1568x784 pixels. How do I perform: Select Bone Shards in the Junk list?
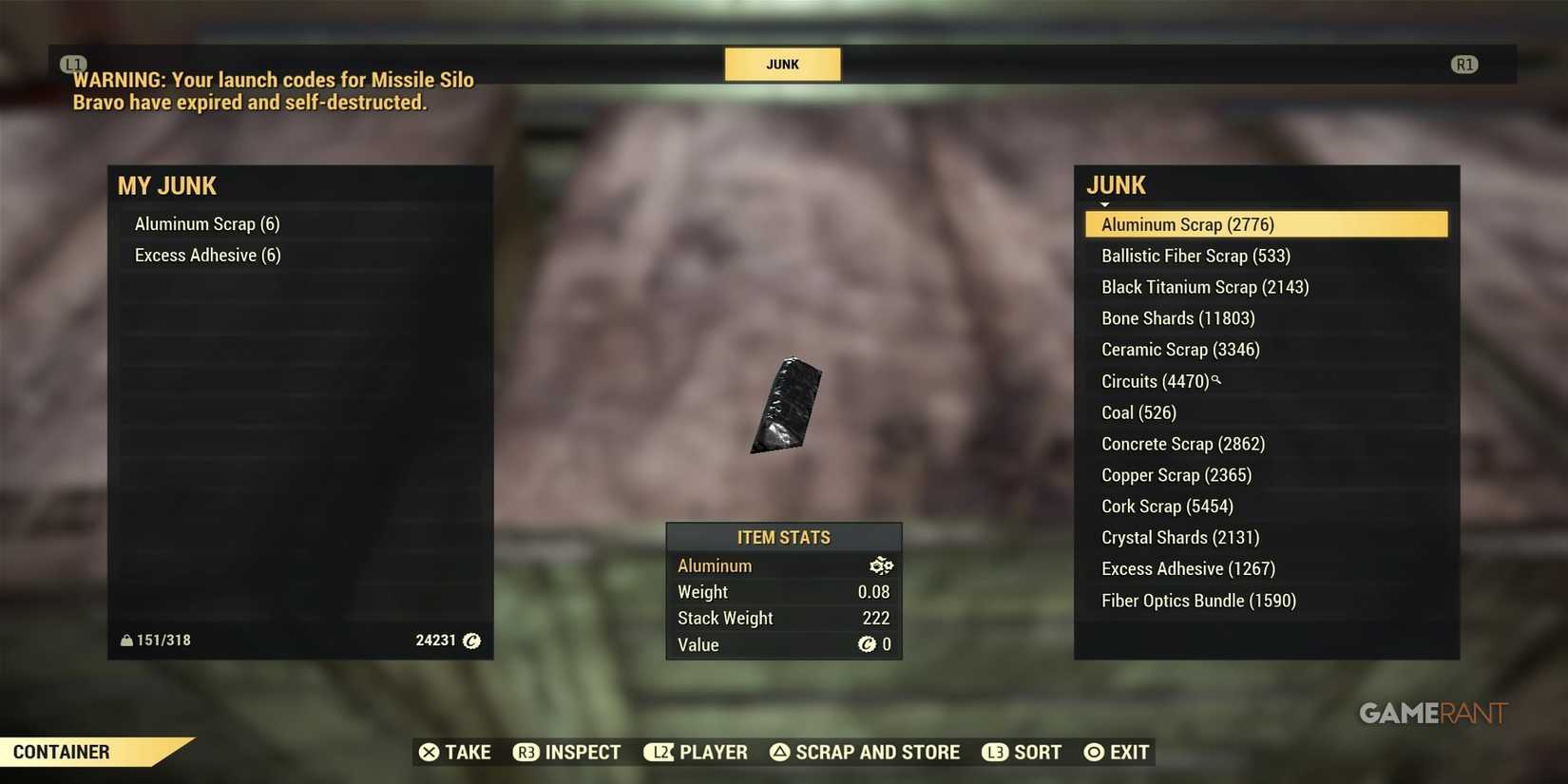pyautogui.click(x=1177, y=317)
